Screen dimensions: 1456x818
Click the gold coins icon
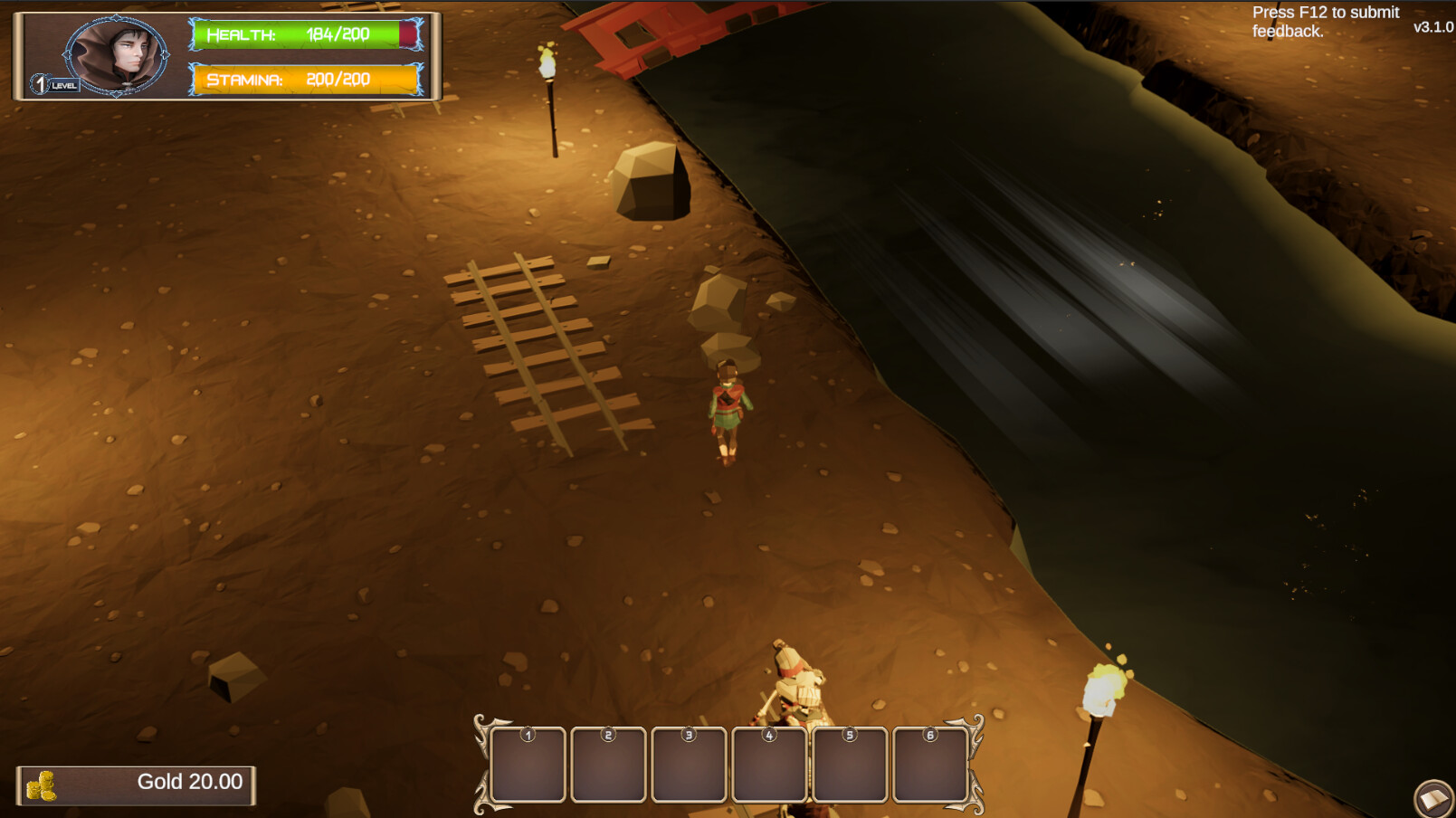[x=43, y=784]
